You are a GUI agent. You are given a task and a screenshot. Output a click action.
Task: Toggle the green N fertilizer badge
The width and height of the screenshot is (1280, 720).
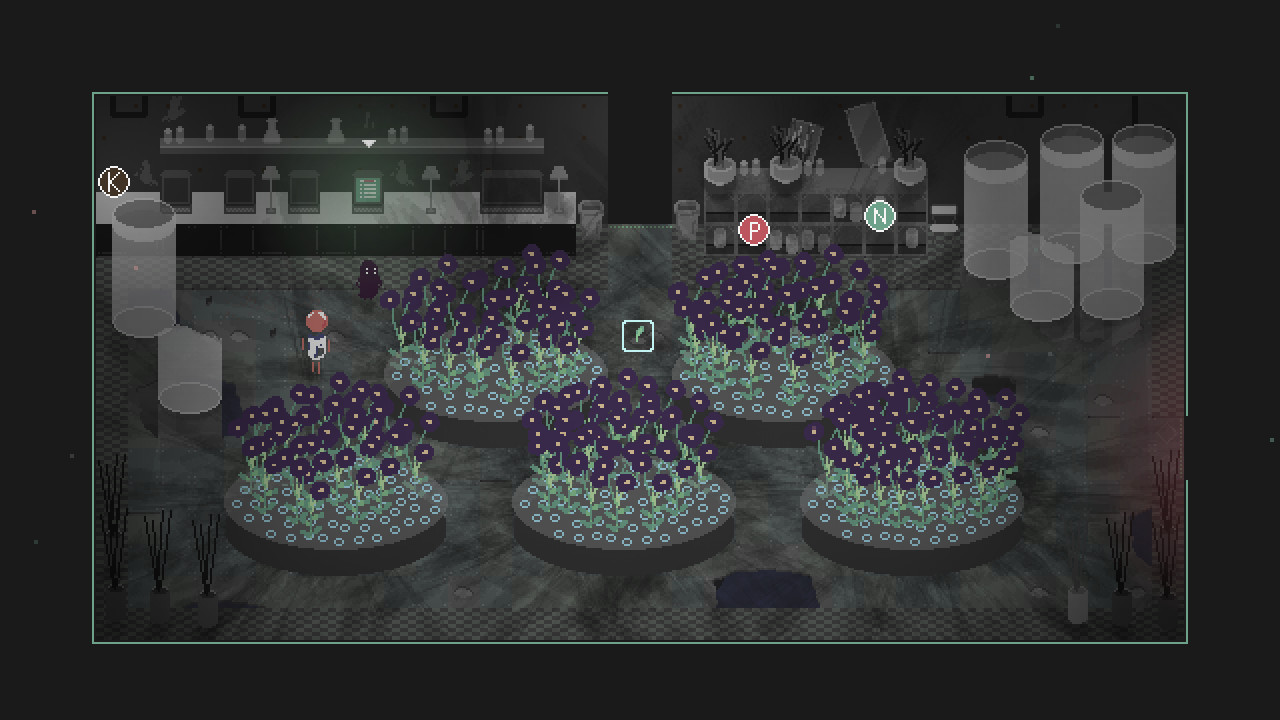pyautogui.click(x=879, y=214)
